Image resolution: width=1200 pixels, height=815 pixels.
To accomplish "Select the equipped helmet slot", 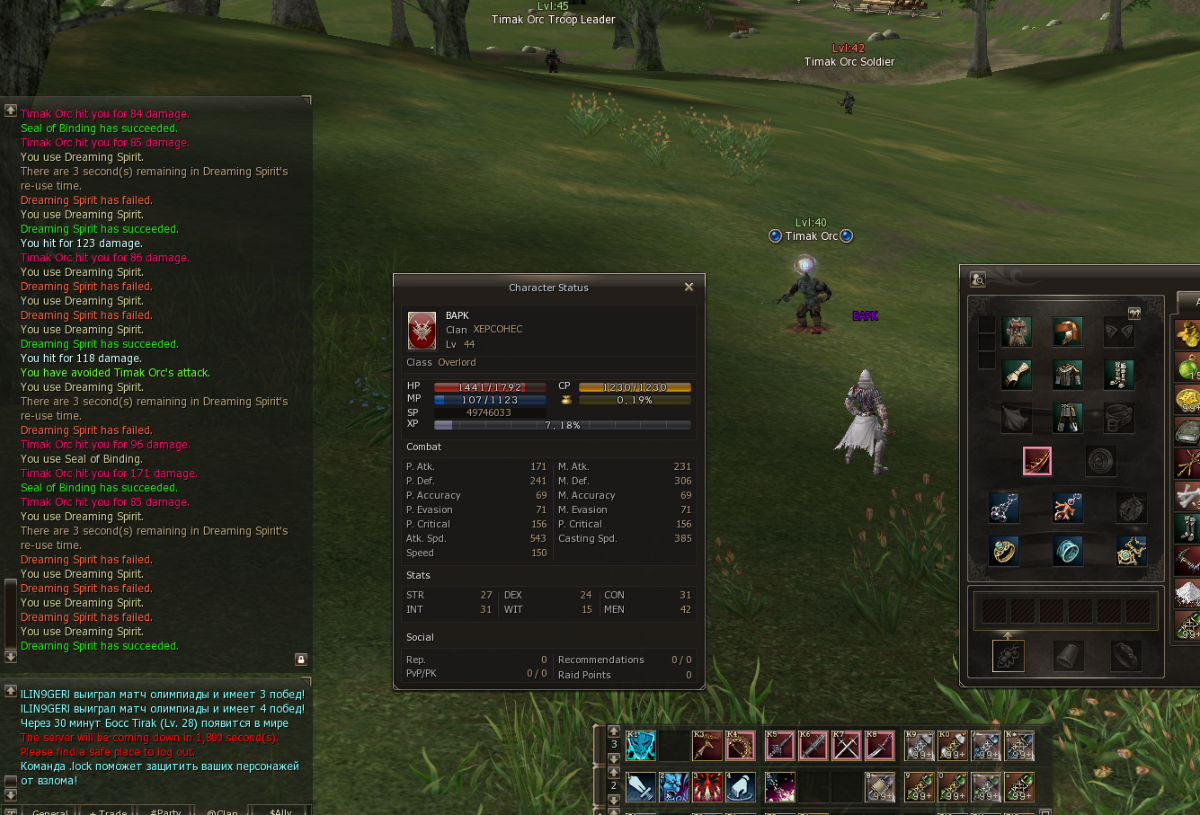I will (x=1067, y=332).
